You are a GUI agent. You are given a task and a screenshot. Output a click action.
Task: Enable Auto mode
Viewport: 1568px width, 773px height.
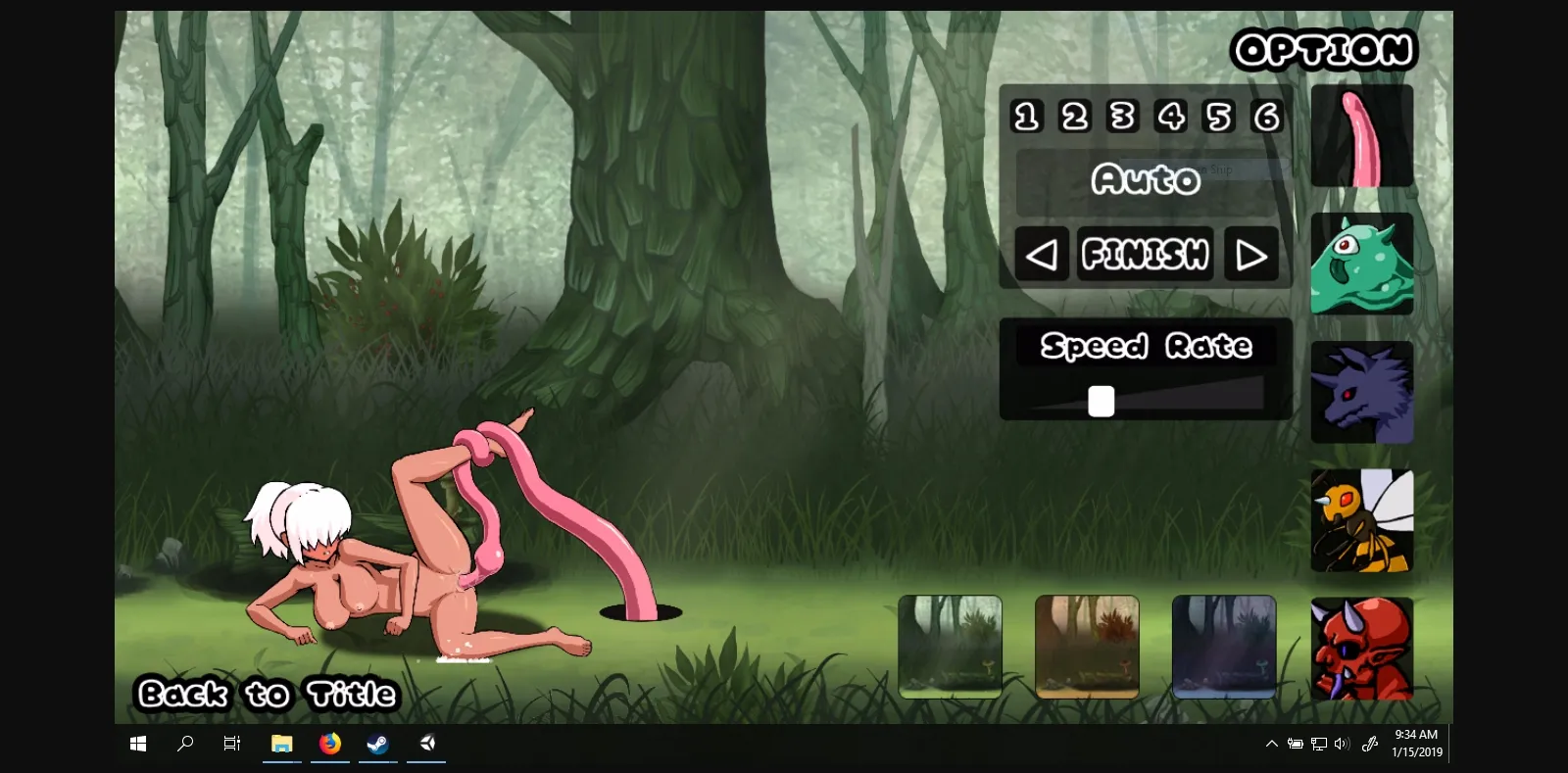click(x=1145, y=180)
